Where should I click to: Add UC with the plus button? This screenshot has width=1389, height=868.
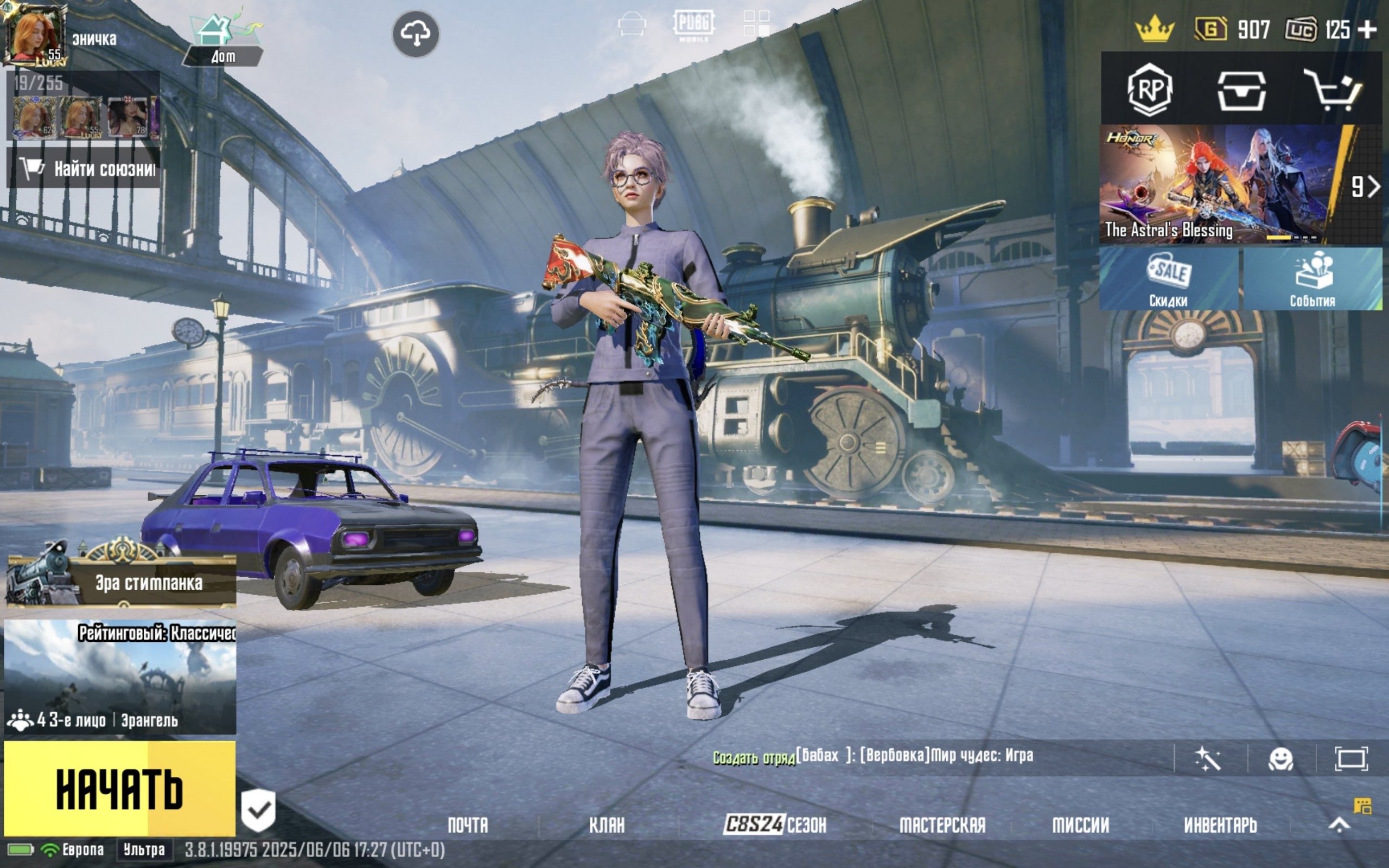coord(1368,29)
